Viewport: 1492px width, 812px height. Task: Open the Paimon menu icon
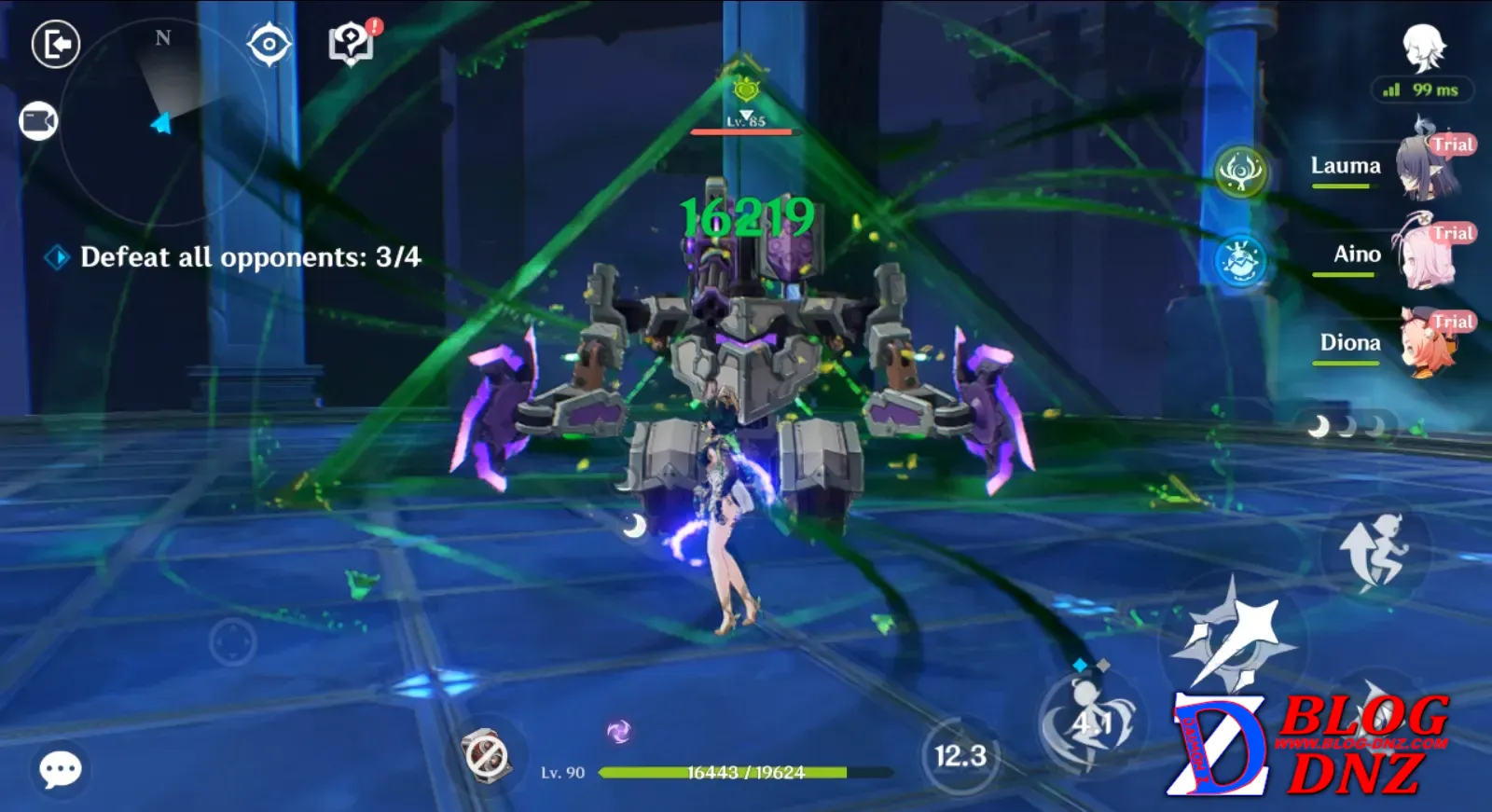point(1424,47)
